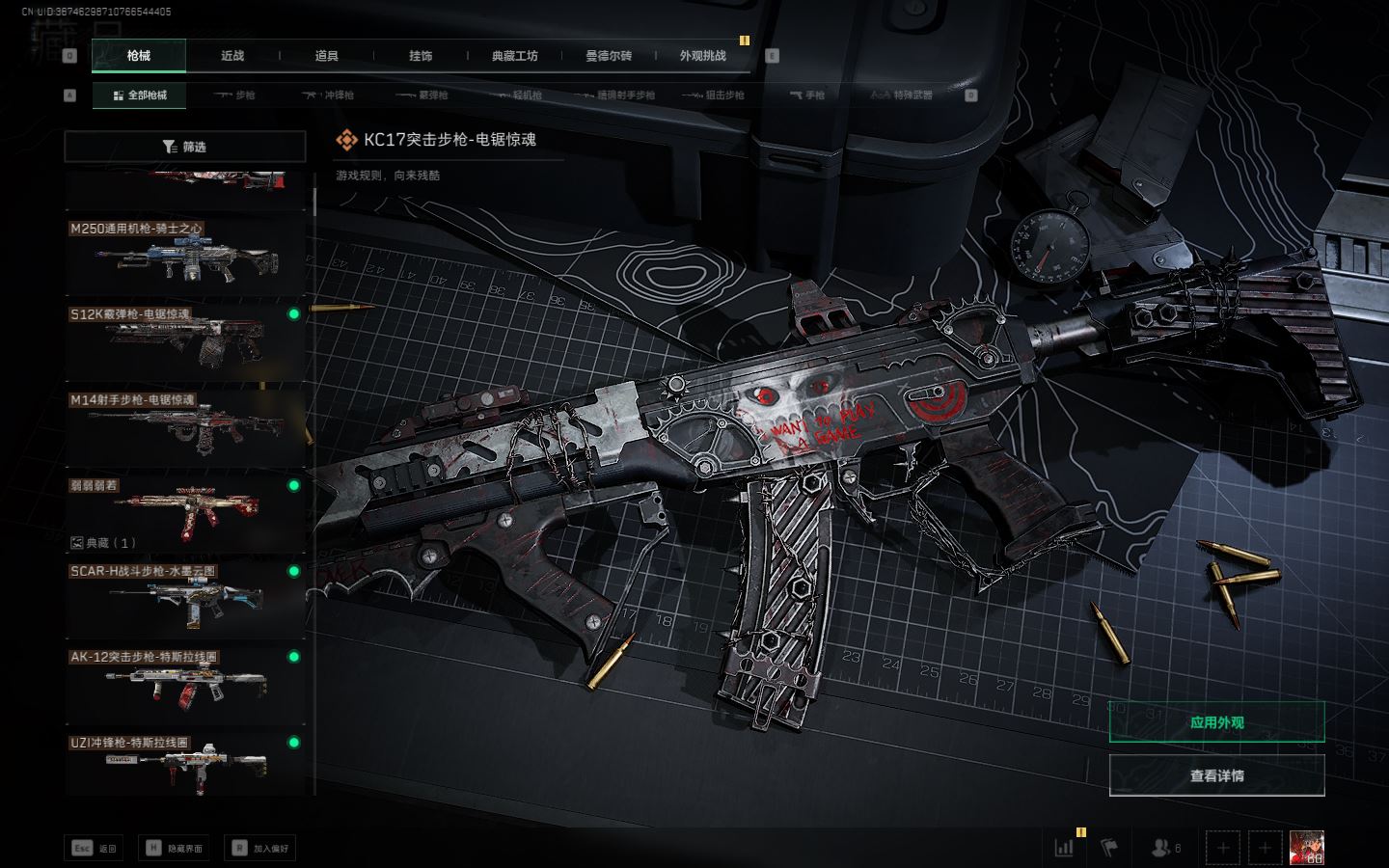Open the bar chart stats icon

[x=1064, y=848]
